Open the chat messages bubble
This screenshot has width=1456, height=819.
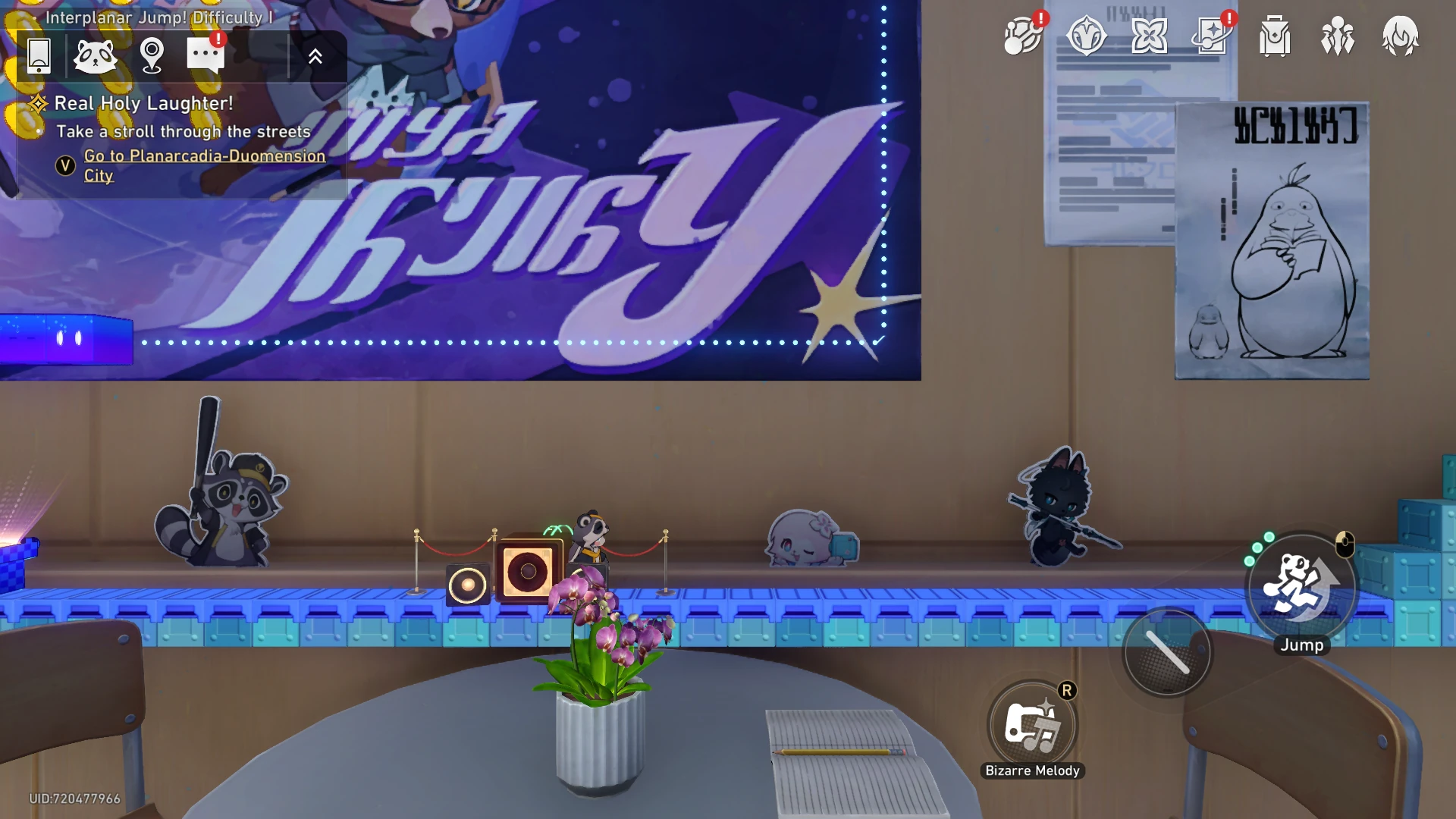(x=205, y=55)
